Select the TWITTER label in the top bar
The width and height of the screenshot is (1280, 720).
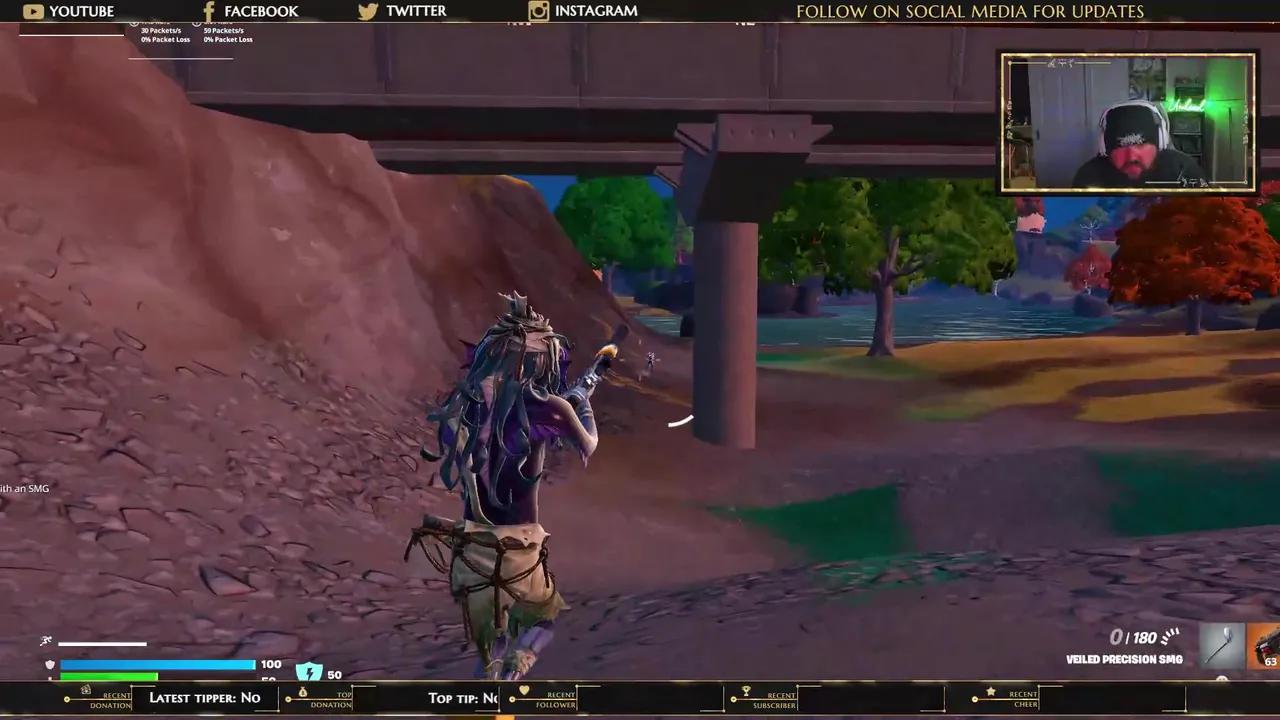tap(416, 11)
